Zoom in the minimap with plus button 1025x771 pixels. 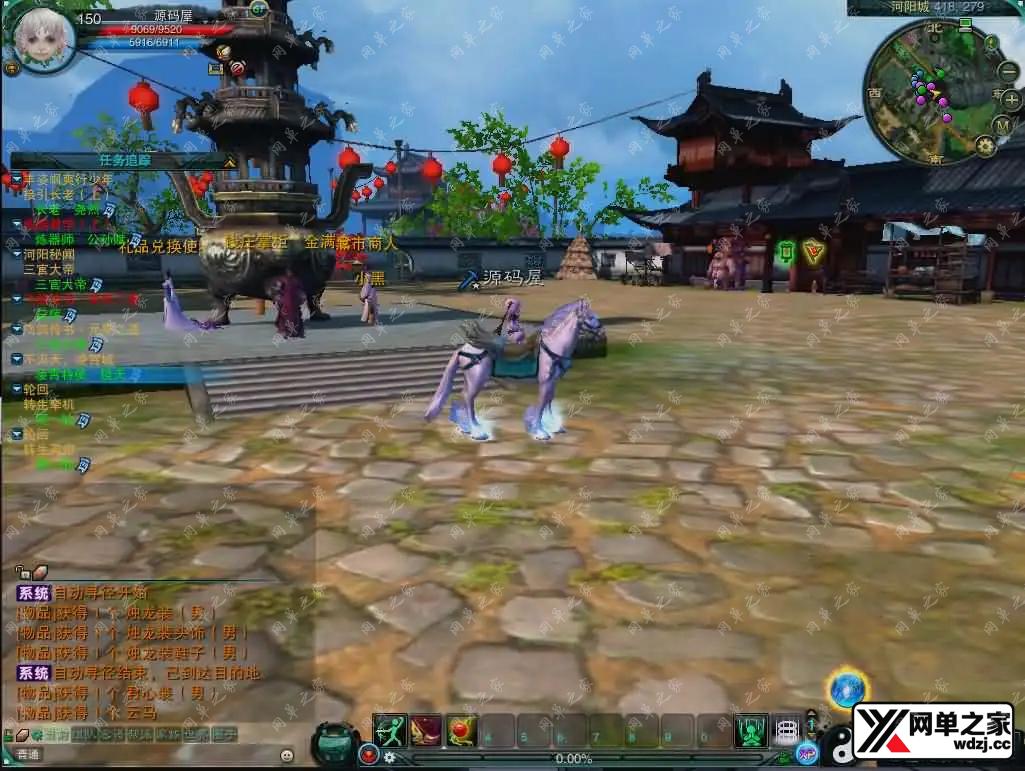(x=1011, y=99)
